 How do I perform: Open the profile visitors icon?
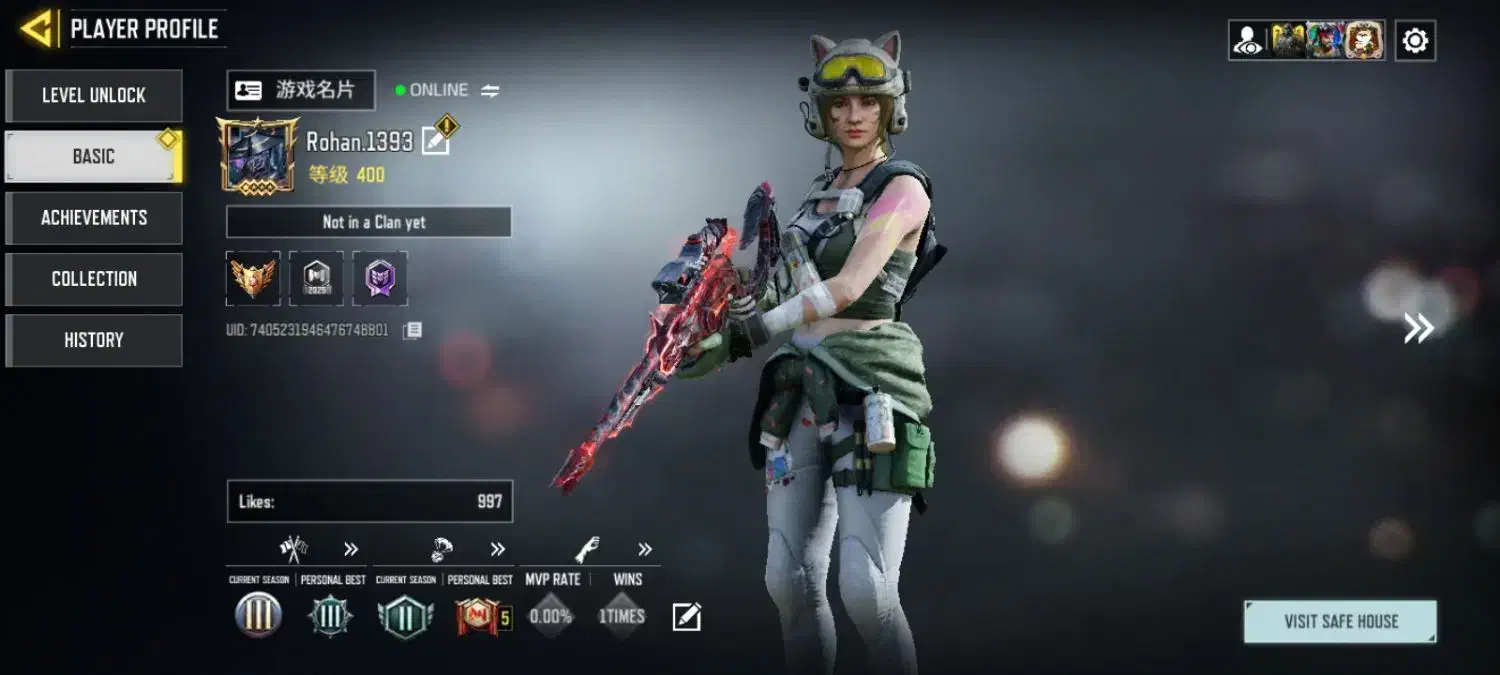(x=1248, y=41)
